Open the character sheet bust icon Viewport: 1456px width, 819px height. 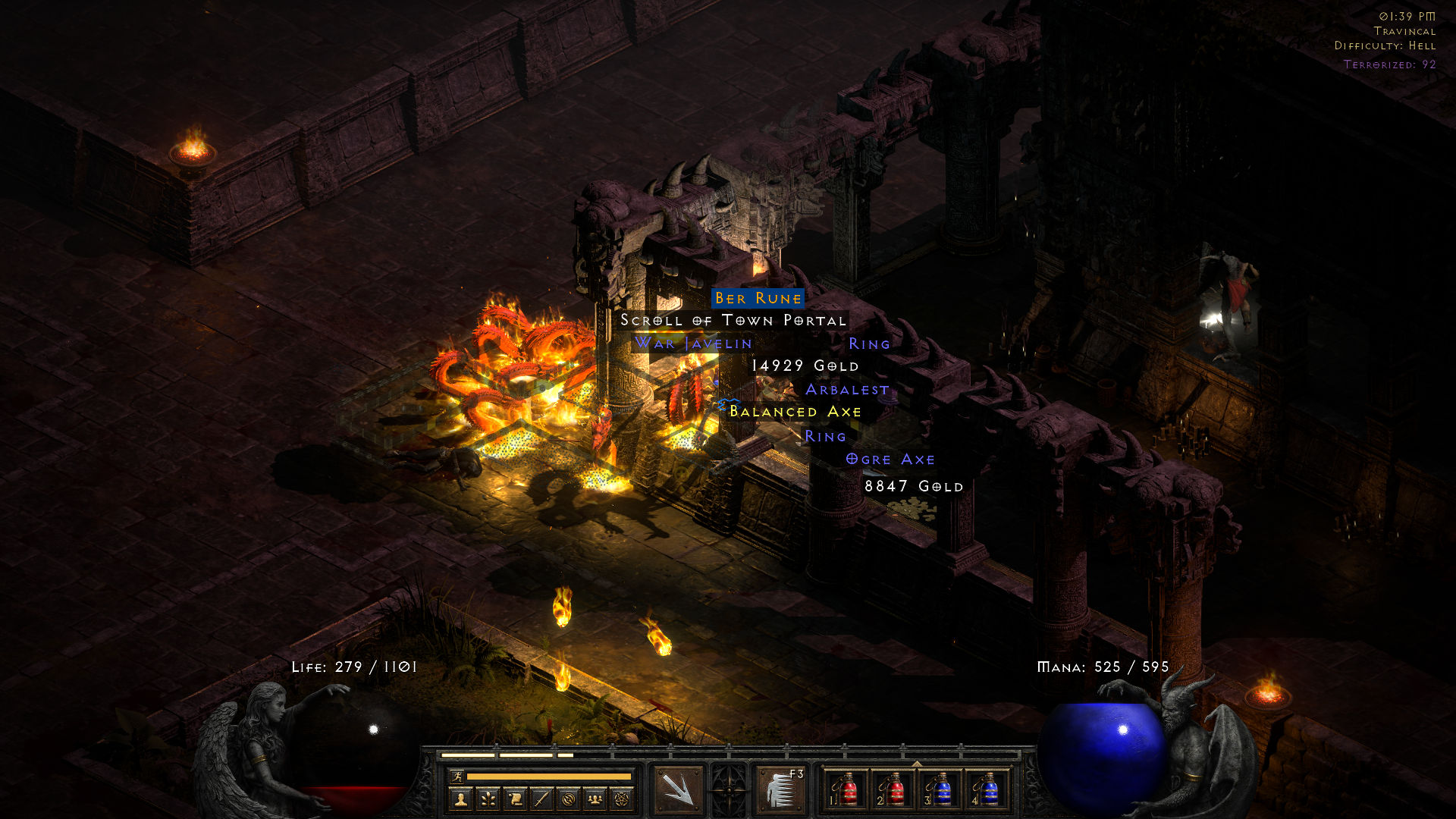[460, 799]
